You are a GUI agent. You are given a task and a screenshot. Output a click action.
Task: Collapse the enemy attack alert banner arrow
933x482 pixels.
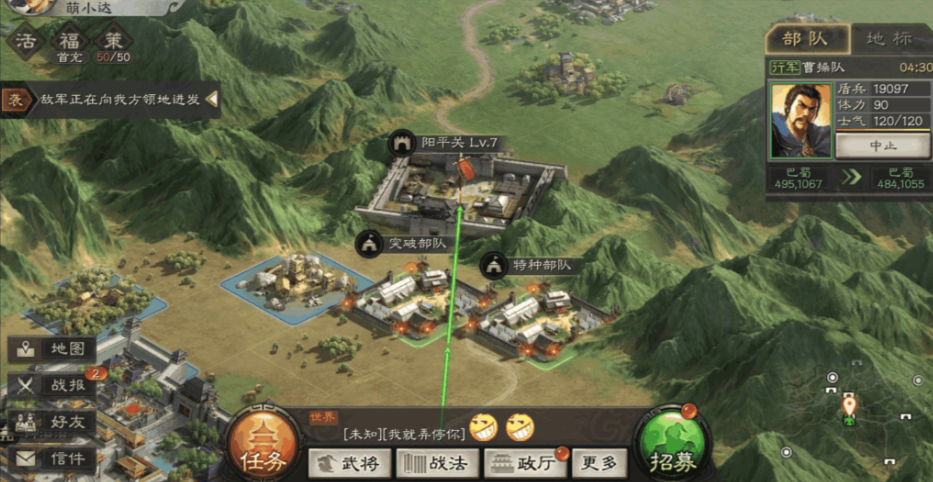click(x=212, y=100)
